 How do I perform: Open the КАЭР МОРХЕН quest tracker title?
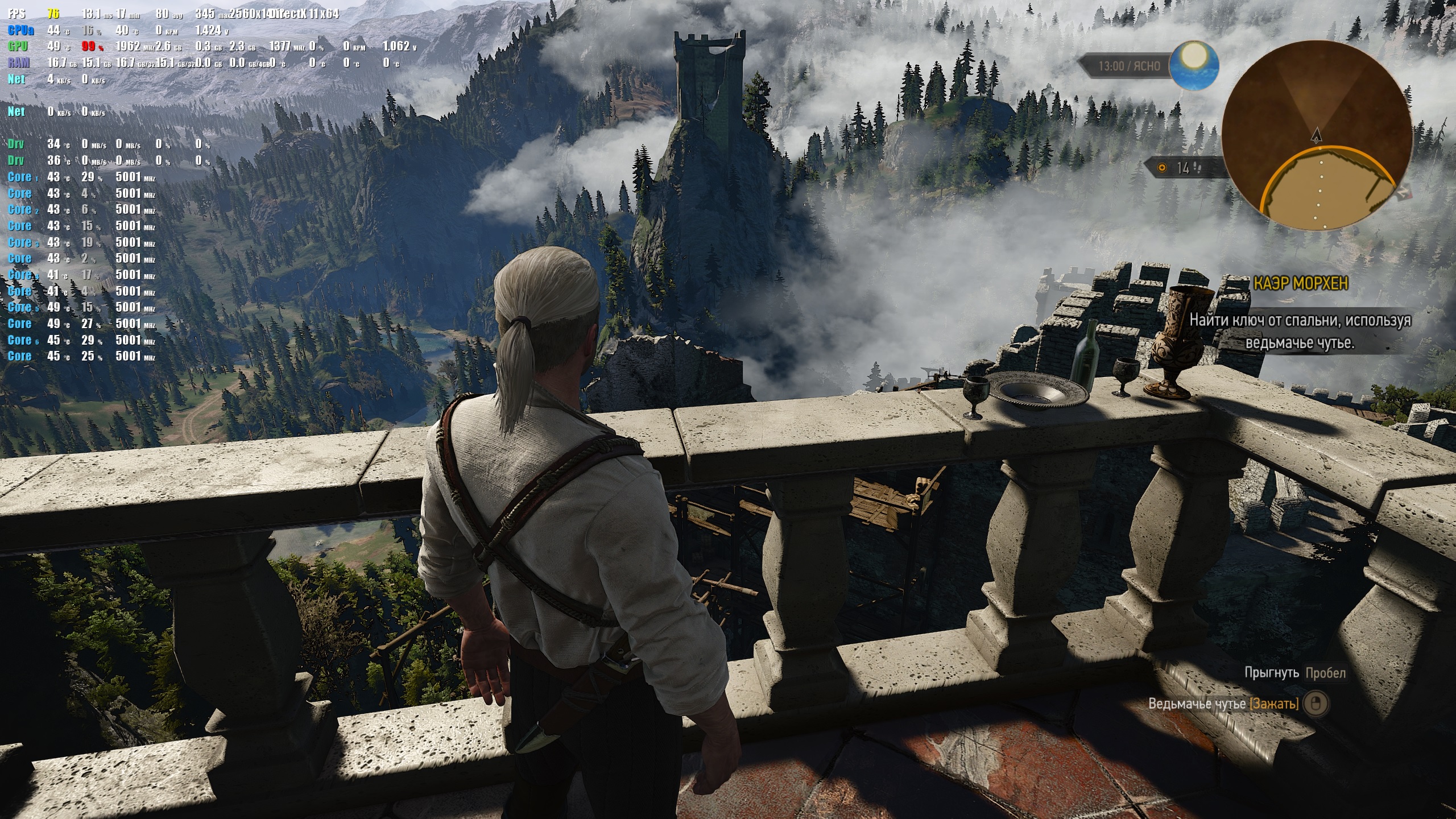(1300, 283)
